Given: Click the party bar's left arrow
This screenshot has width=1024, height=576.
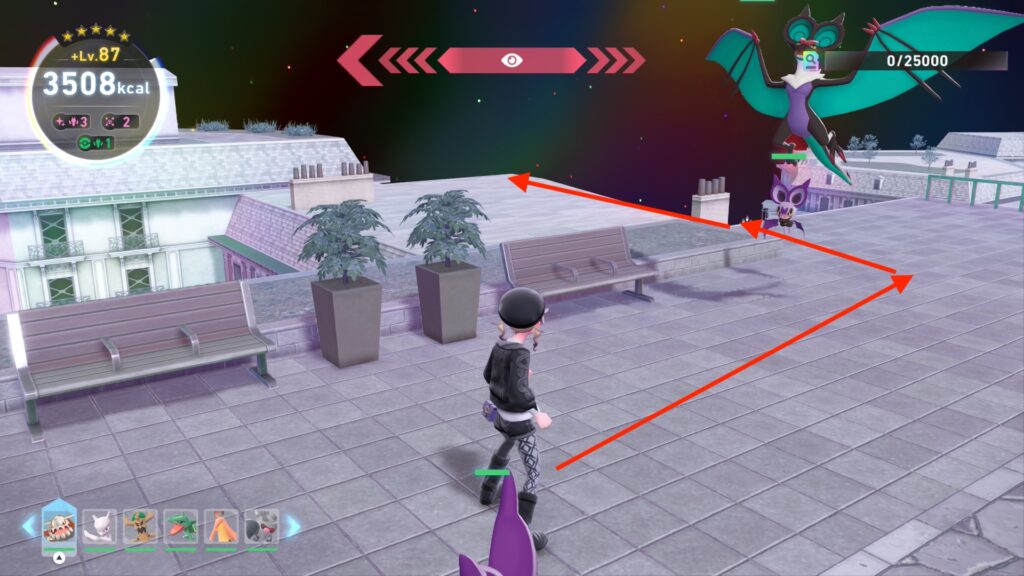Looking at the screenshot, I should pos(29,526).
